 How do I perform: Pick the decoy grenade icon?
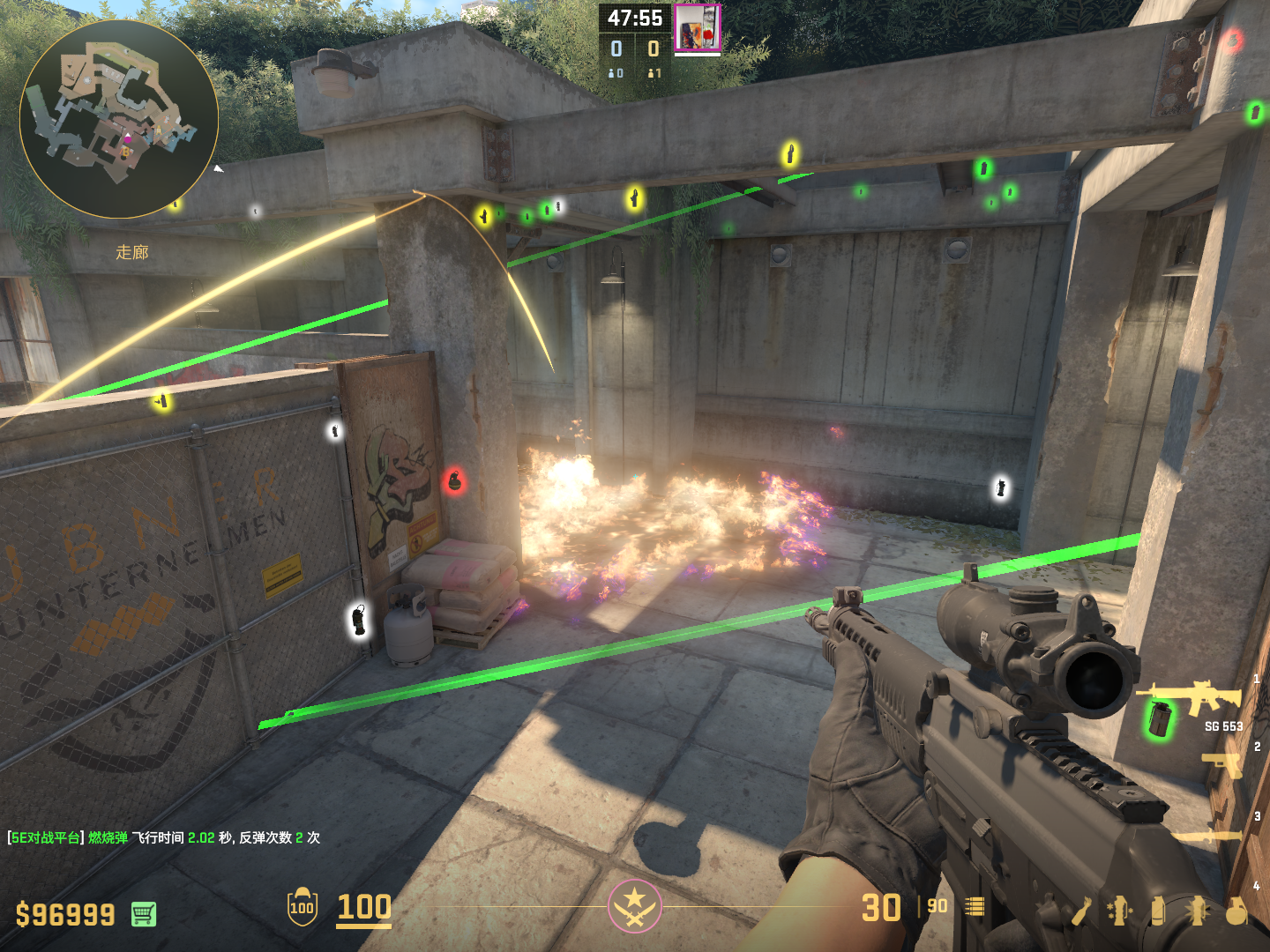coord(1119,911)
